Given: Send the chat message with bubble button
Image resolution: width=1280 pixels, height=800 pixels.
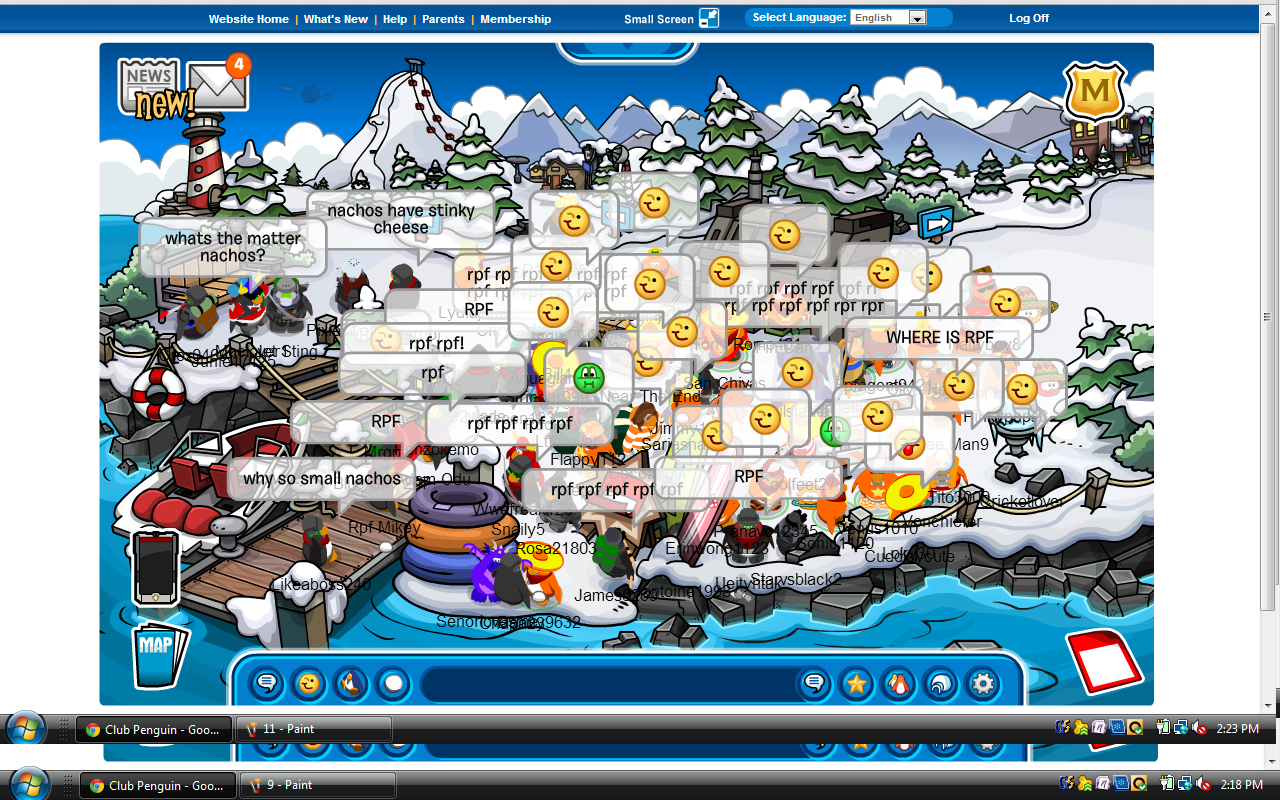Looking at the screenshot, I should 815,684.
